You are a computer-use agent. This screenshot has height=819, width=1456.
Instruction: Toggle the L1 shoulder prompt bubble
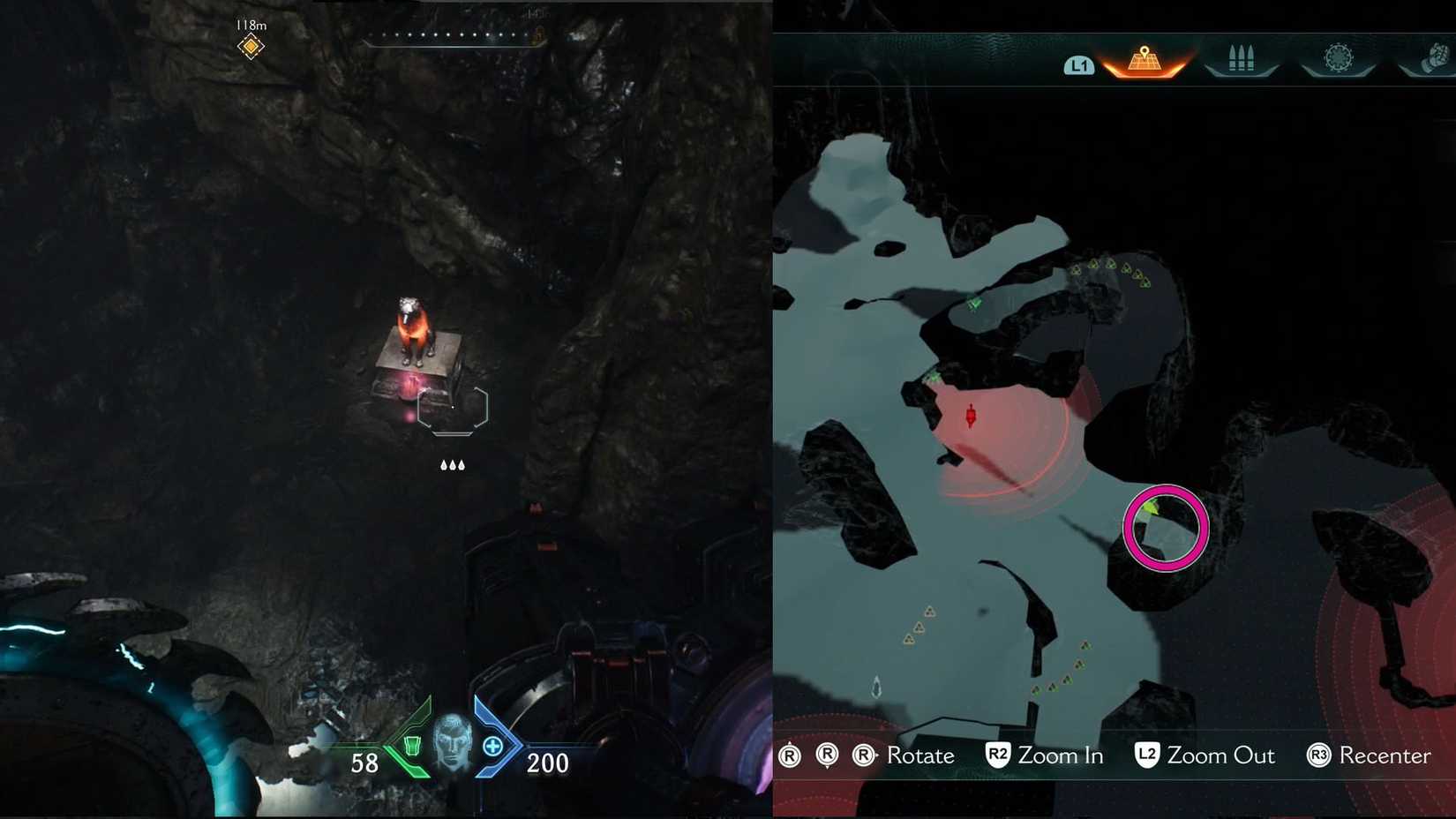(x=1078, y=64)
